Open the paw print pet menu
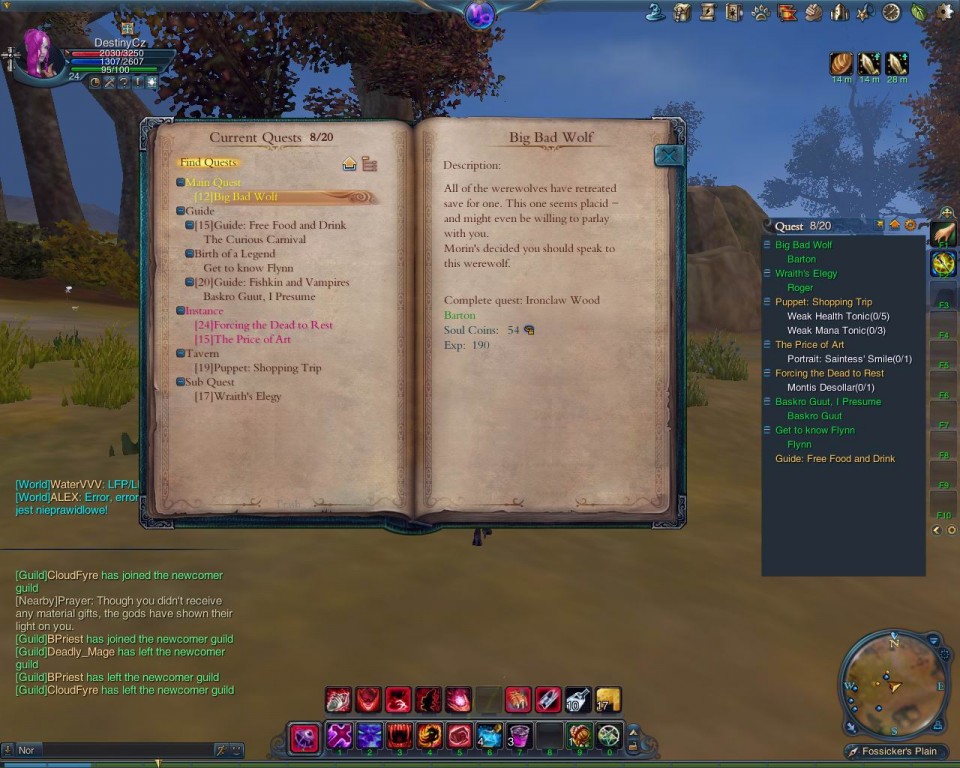 point(761,12)
